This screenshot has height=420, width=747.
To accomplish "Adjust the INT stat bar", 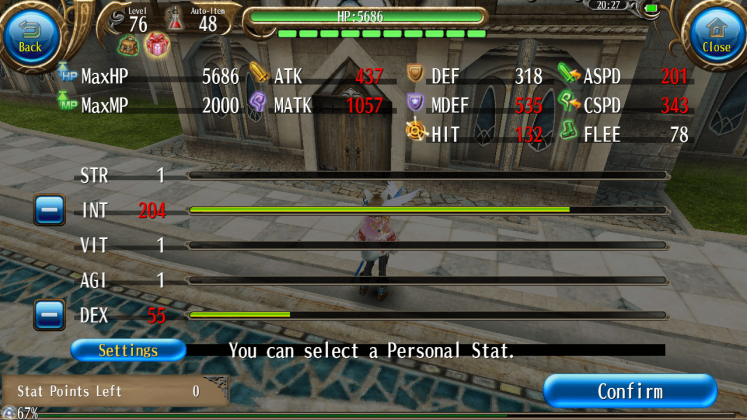I will [427, 210].
